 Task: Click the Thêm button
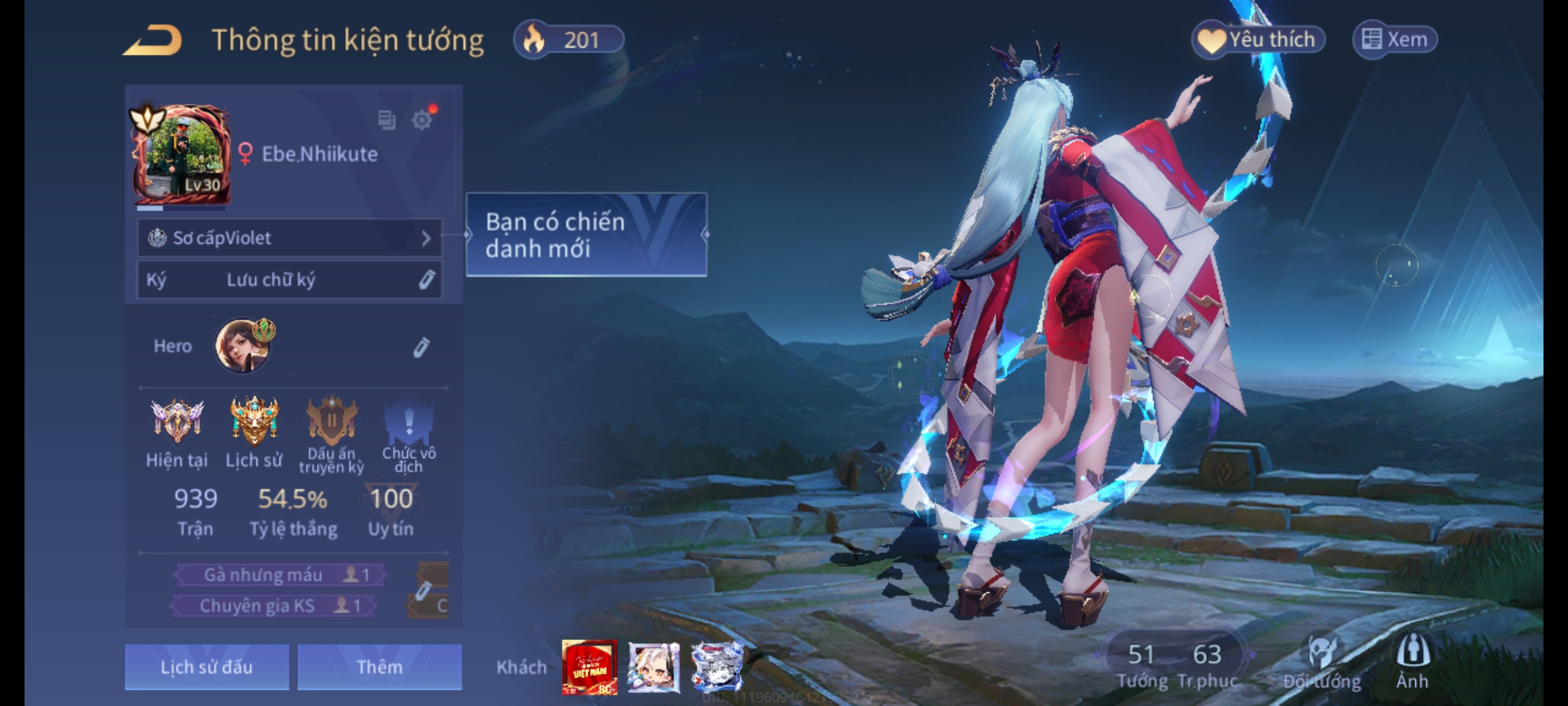[x=380, y=667]
